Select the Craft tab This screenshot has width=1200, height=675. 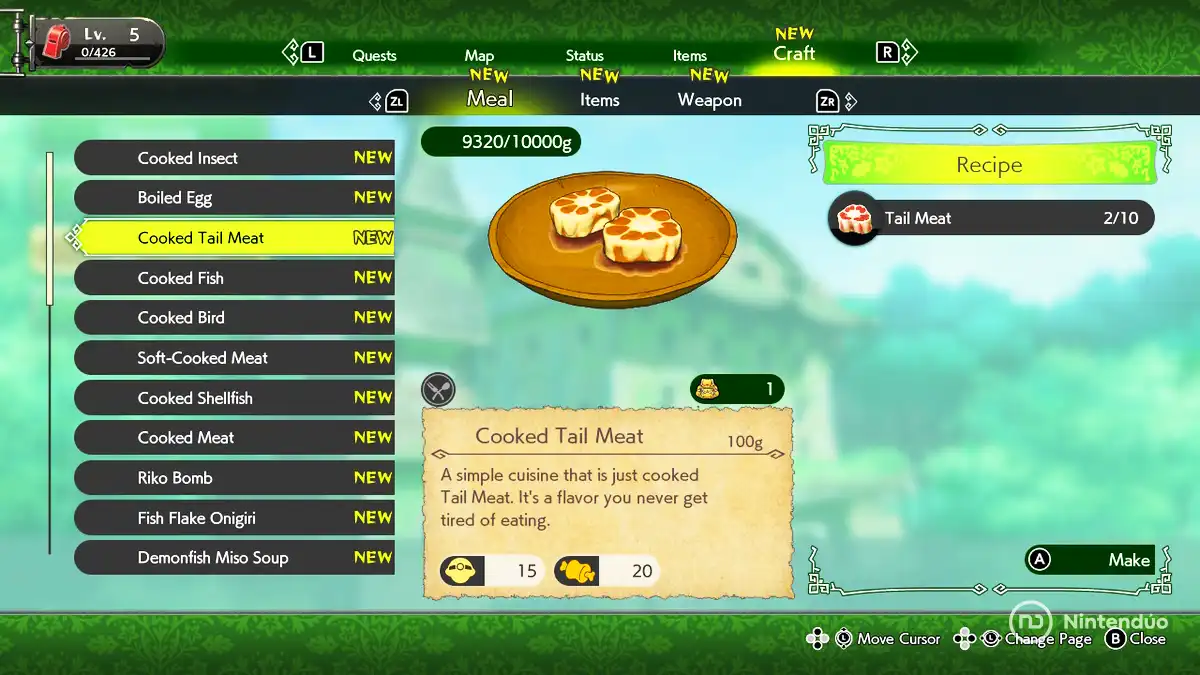click(794, 53)
